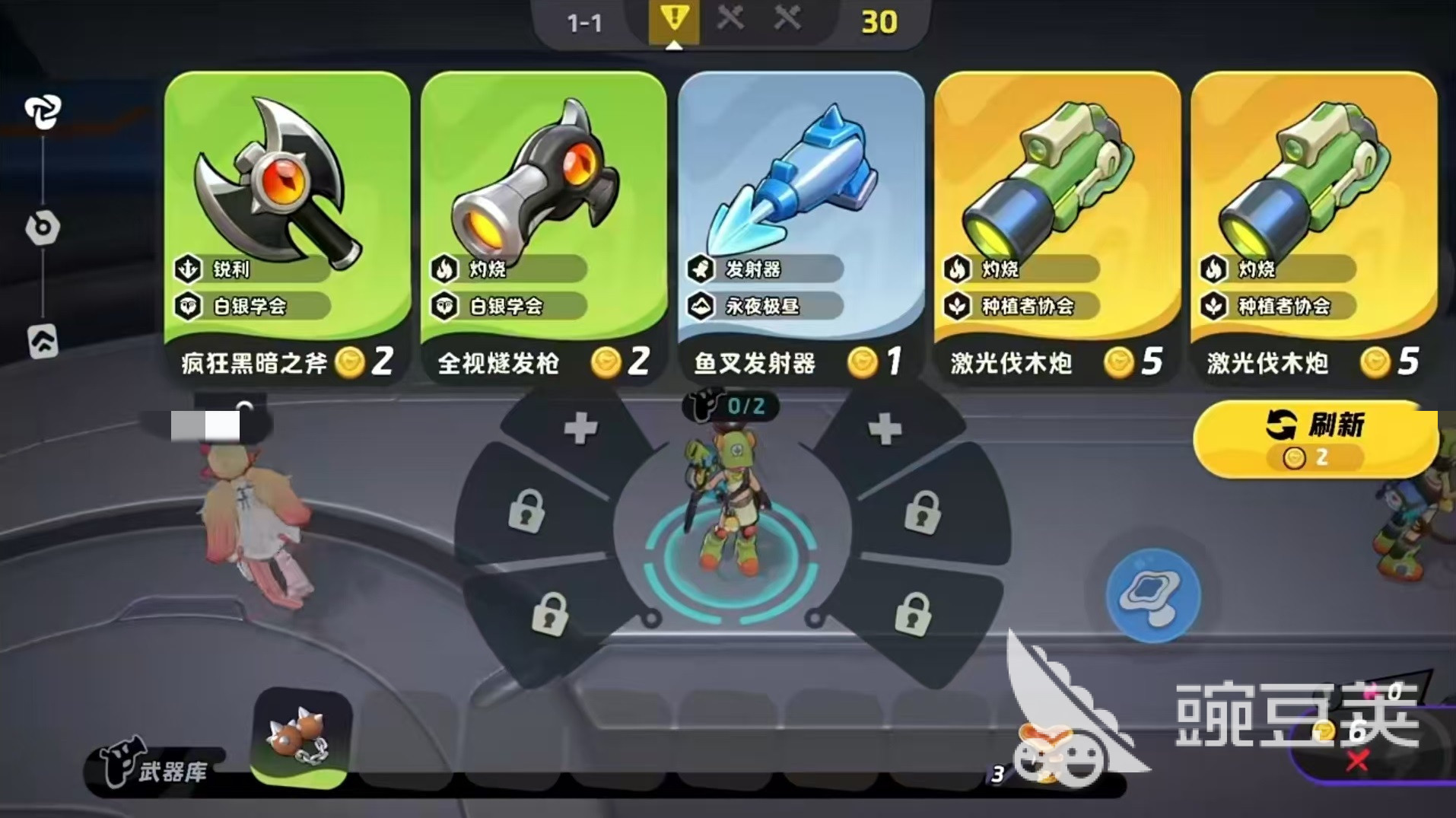Buy the 鱼叉发射器 harpoon launcher
The image size is (1456, 818).
(800, 221)
